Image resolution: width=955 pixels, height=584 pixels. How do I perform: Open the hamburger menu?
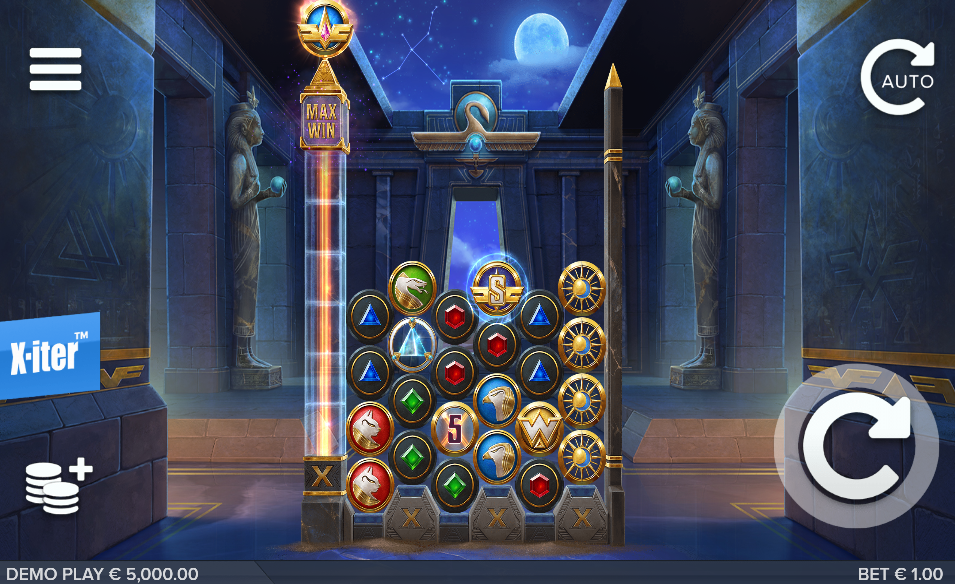pos(55,69)
